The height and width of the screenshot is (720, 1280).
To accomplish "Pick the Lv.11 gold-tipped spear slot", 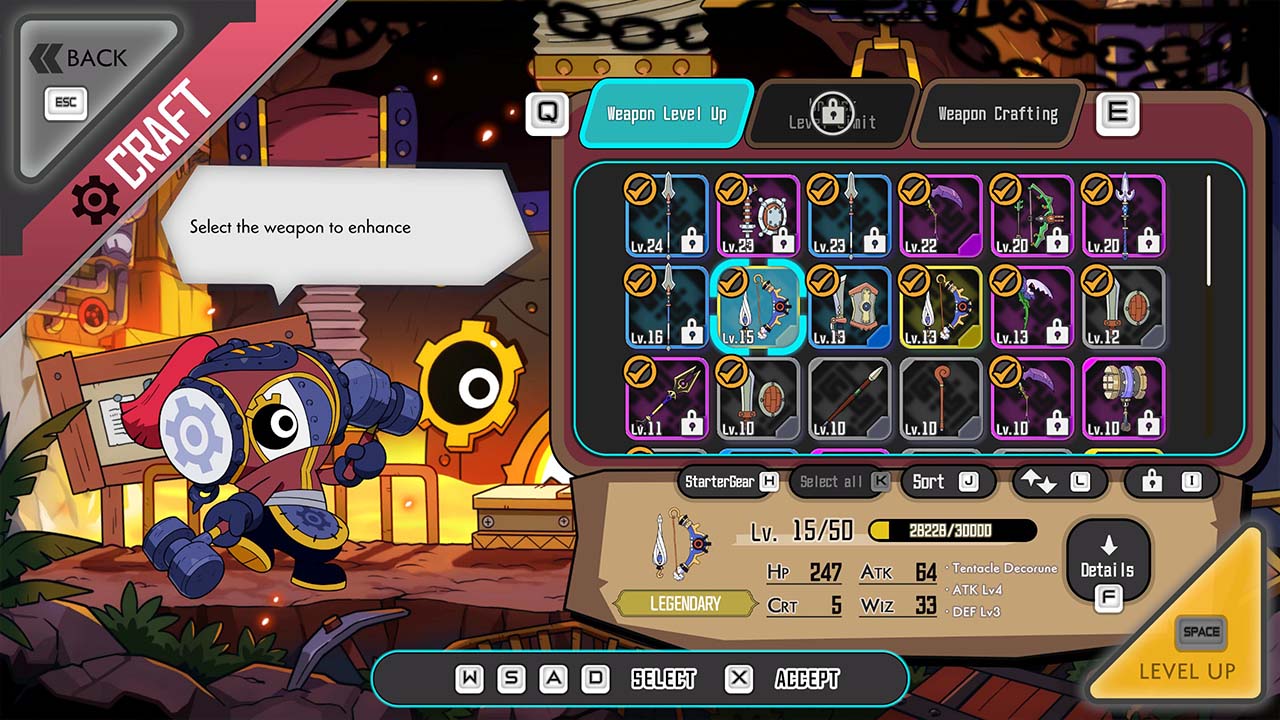I will (667, 398).
